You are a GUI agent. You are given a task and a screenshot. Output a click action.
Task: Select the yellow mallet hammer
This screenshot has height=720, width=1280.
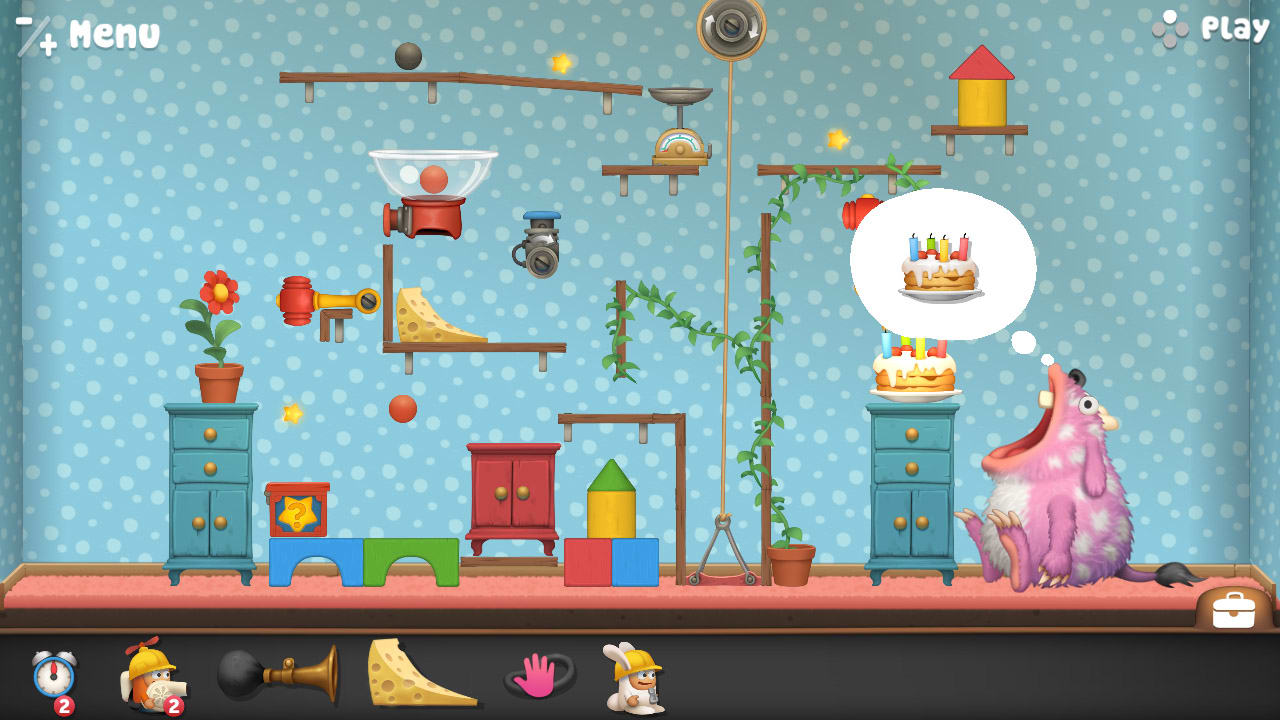(x=320, y=300)
